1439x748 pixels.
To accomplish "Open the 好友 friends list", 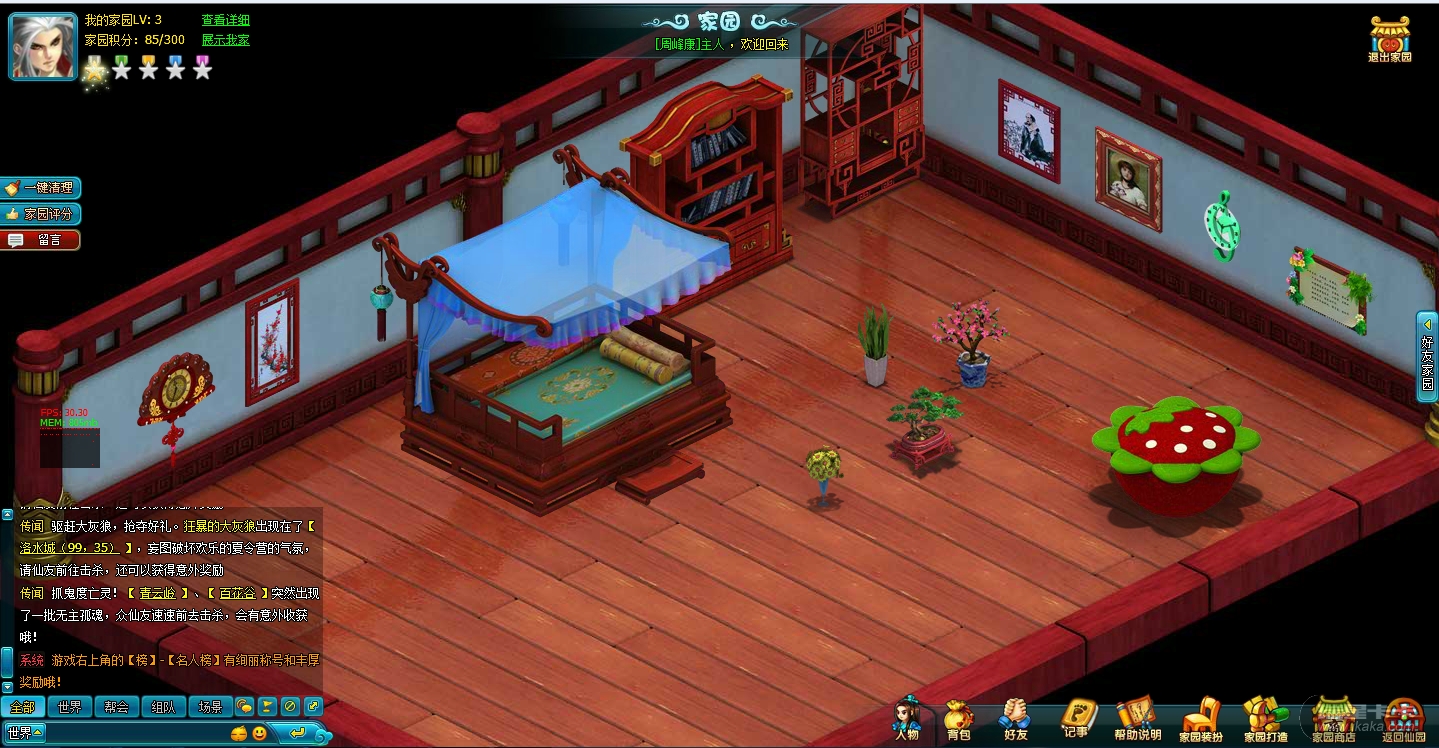I will pyautogui.click(x=1016, y=719).
